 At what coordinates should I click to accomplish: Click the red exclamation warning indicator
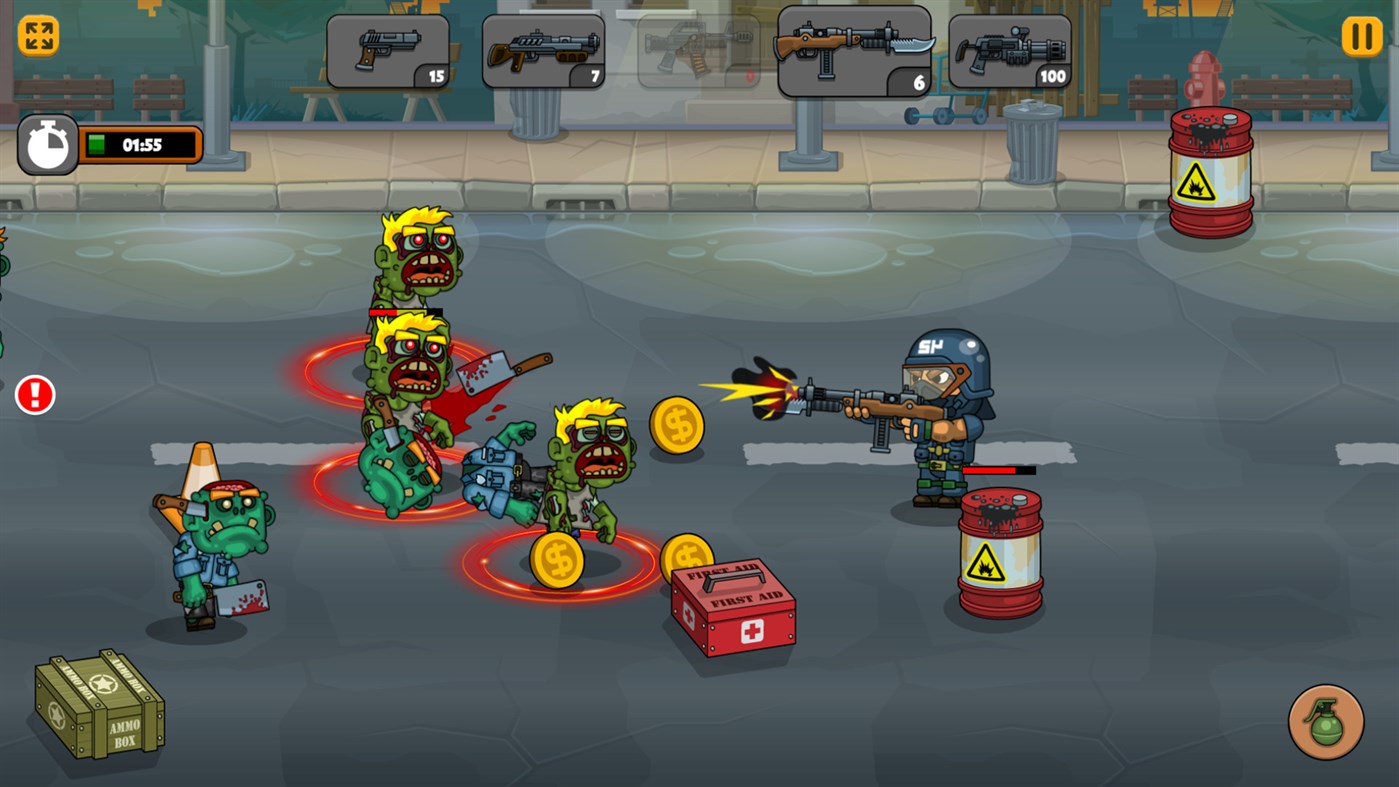coord(34,394)
